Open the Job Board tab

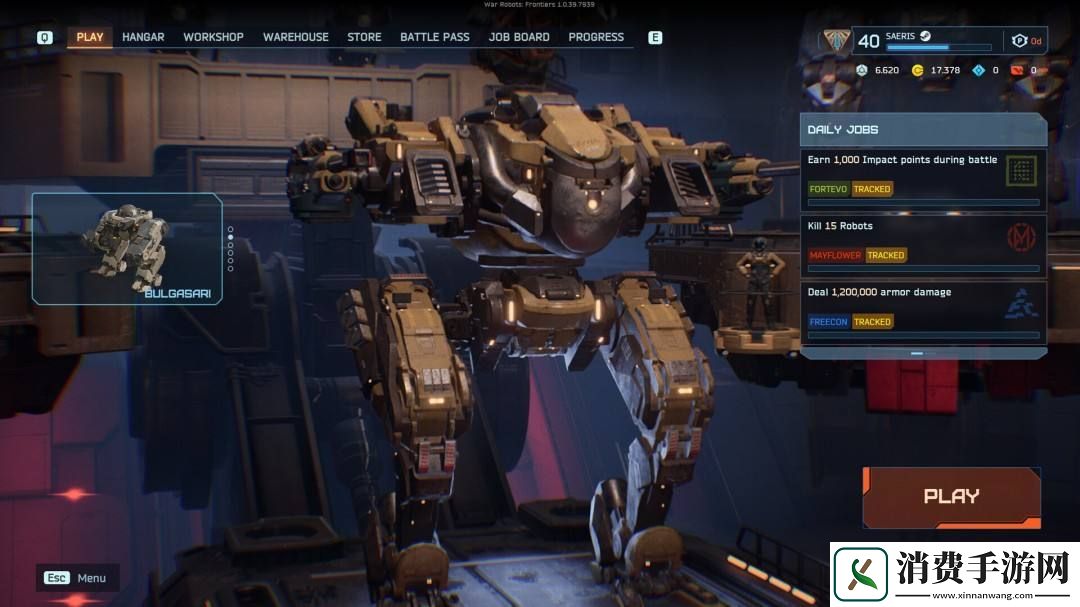519,37
